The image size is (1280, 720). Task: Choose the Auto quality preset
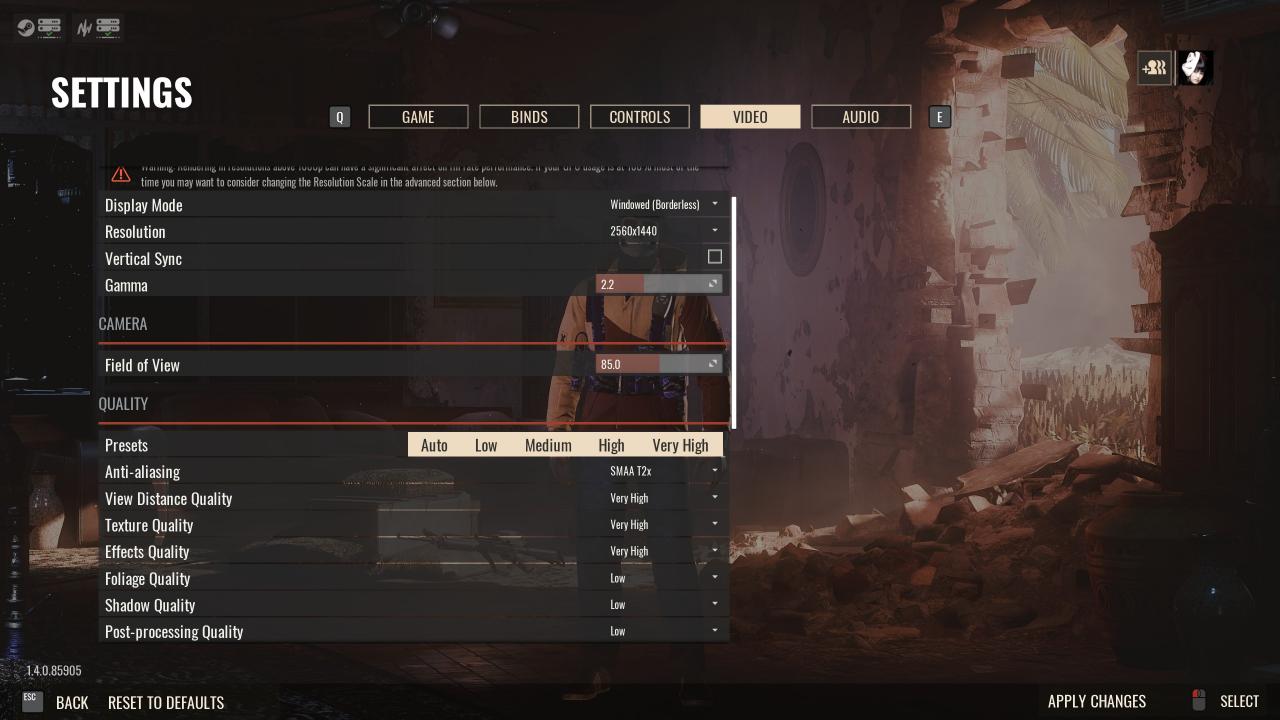pyautogui.click(x=434, y=445)
